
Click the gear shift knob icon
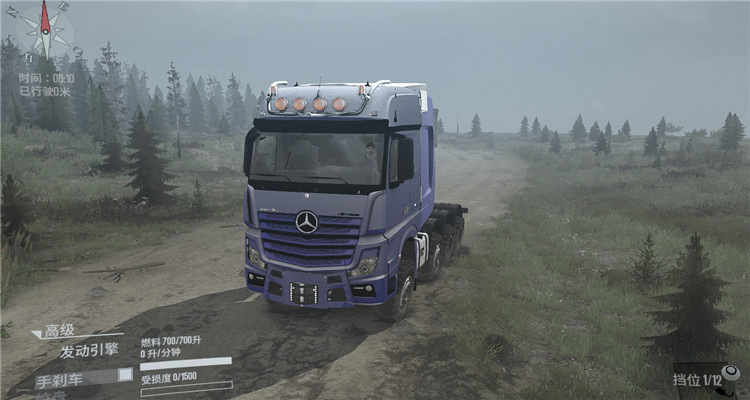(731, 372)
